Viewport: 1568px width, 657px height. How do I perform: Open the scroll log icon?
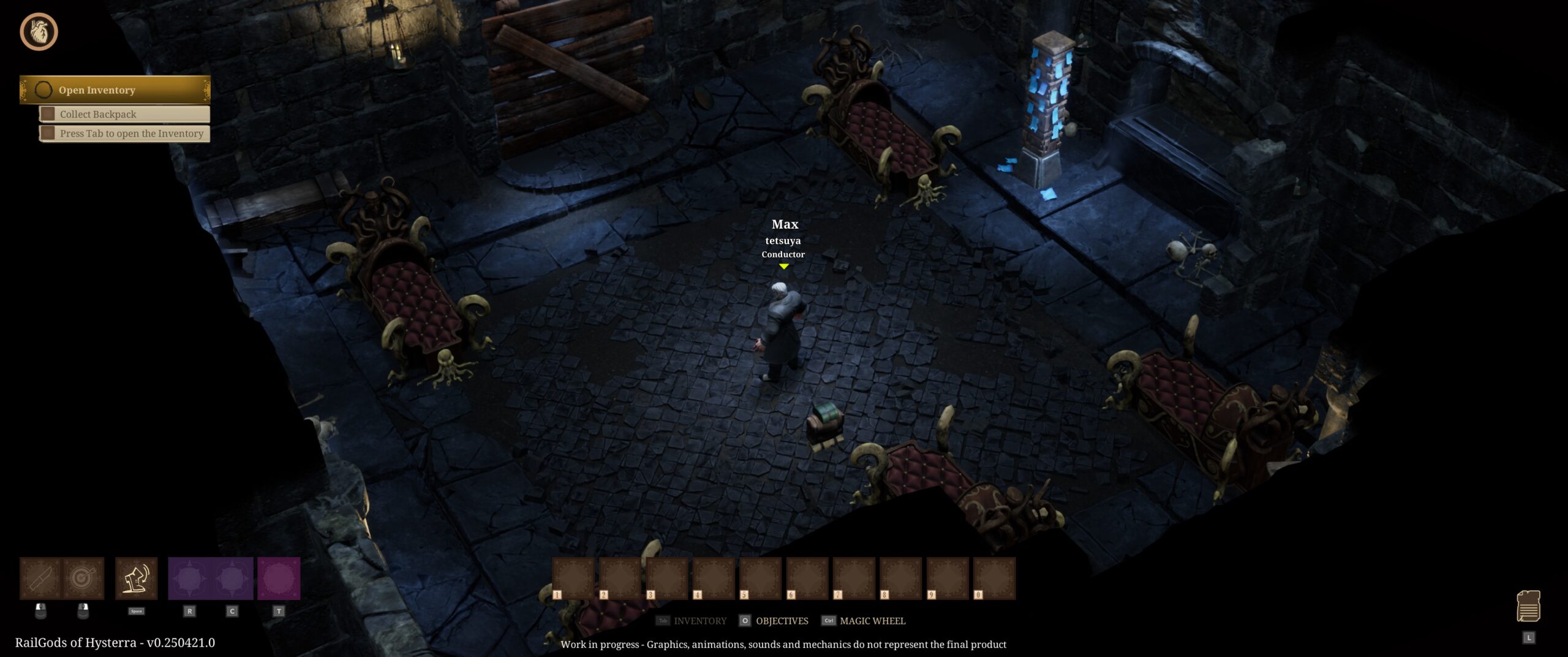click(1528, 606)
